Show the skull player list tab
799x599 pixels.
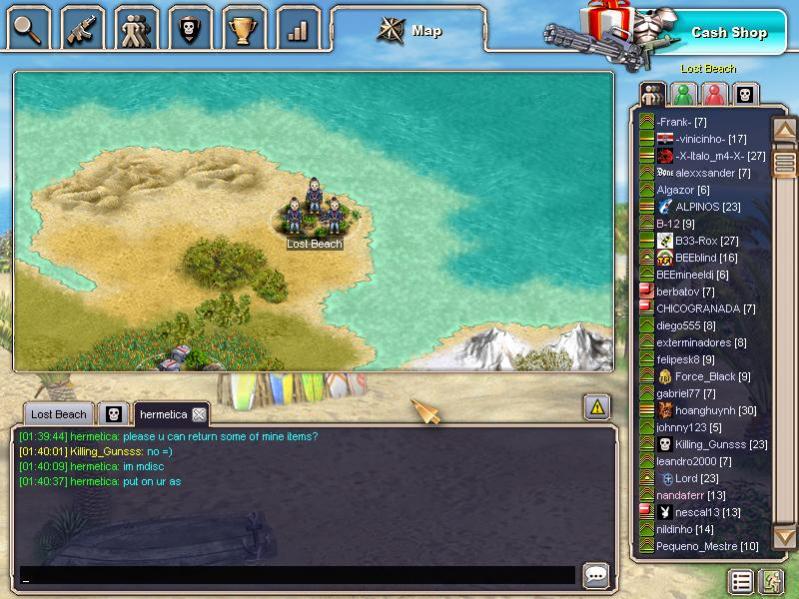pos(745,95)
